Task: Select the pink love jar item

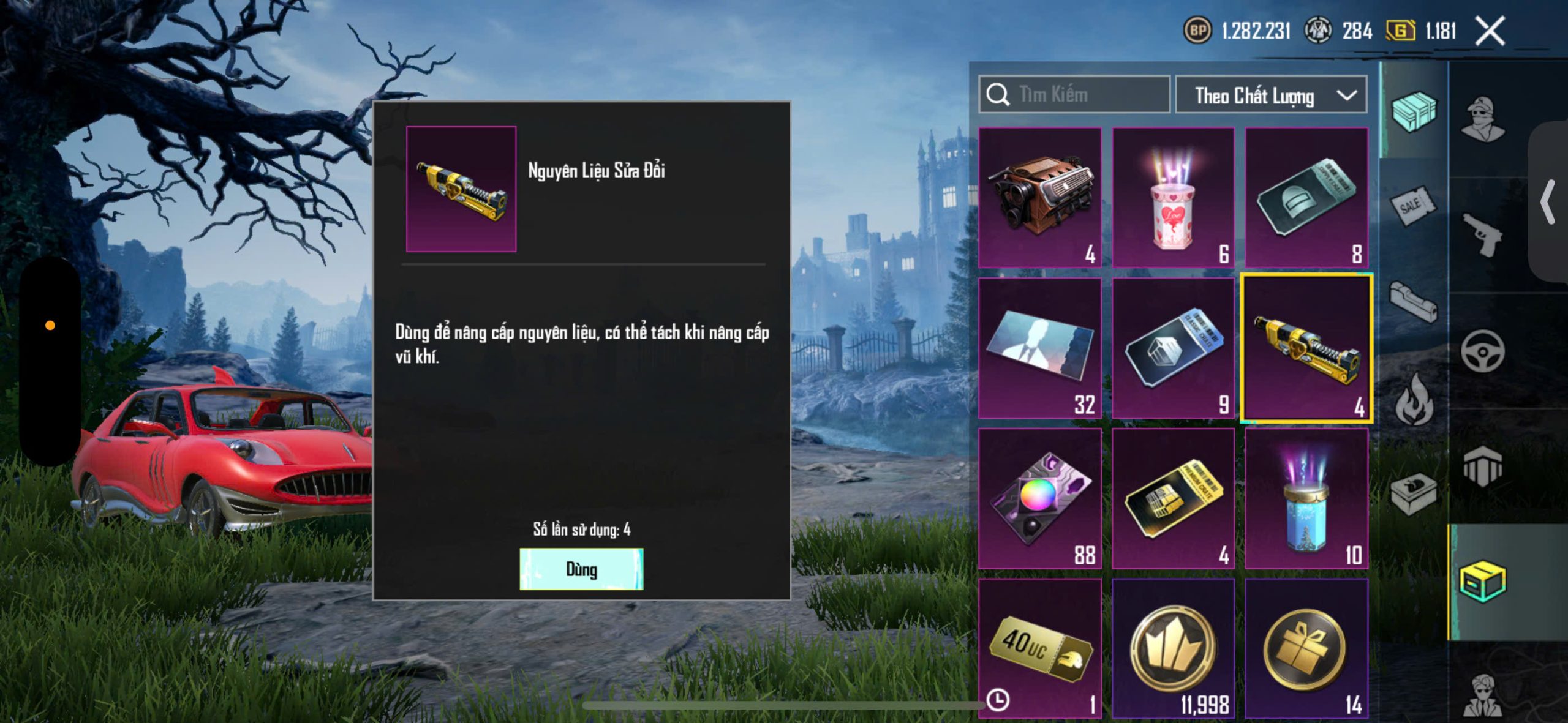Action: (x=1172, y=197)
